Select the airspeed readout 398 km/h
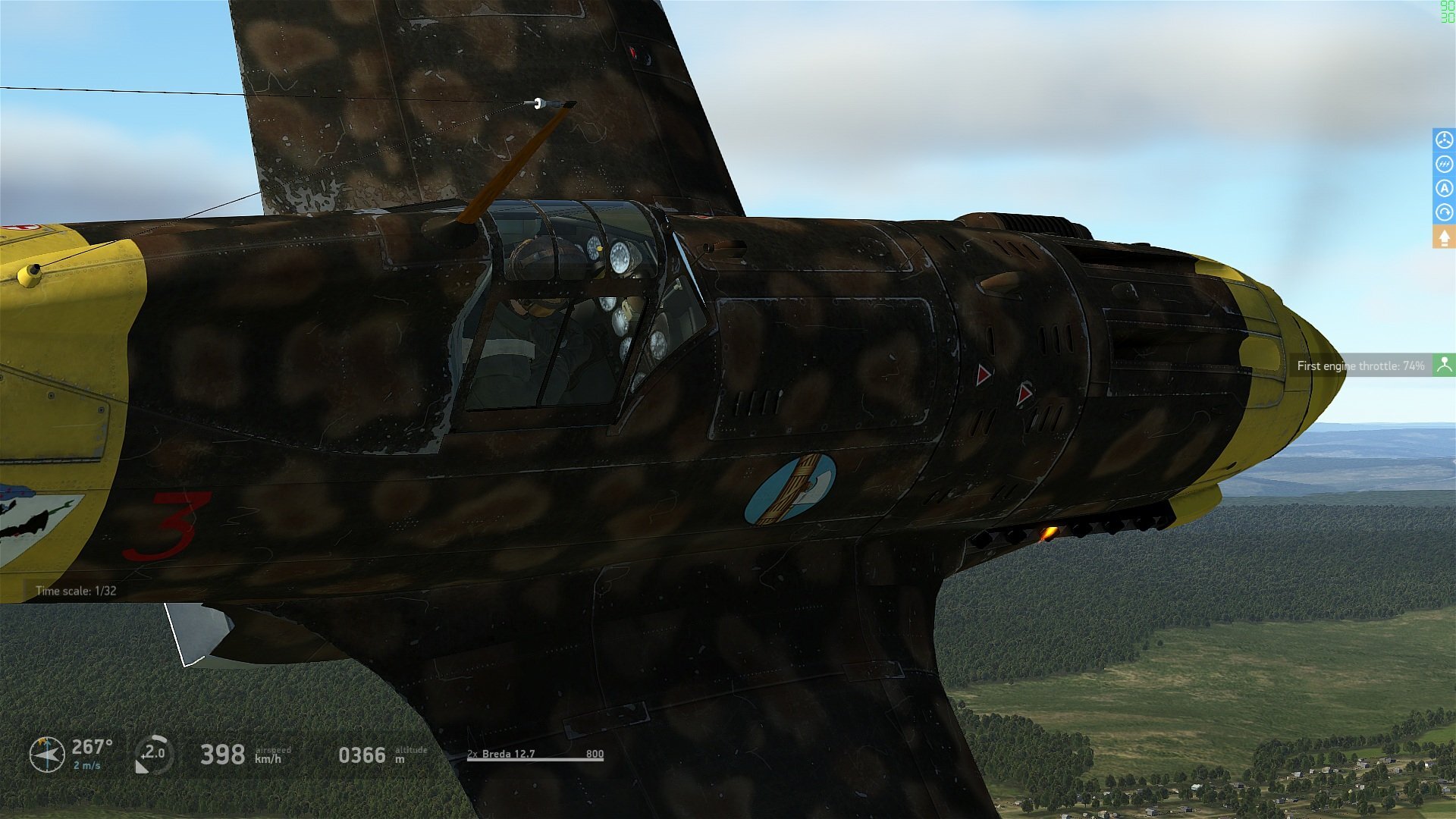Image resolution: width=1456 pixels, height=819 pixels. click(225, 755)
